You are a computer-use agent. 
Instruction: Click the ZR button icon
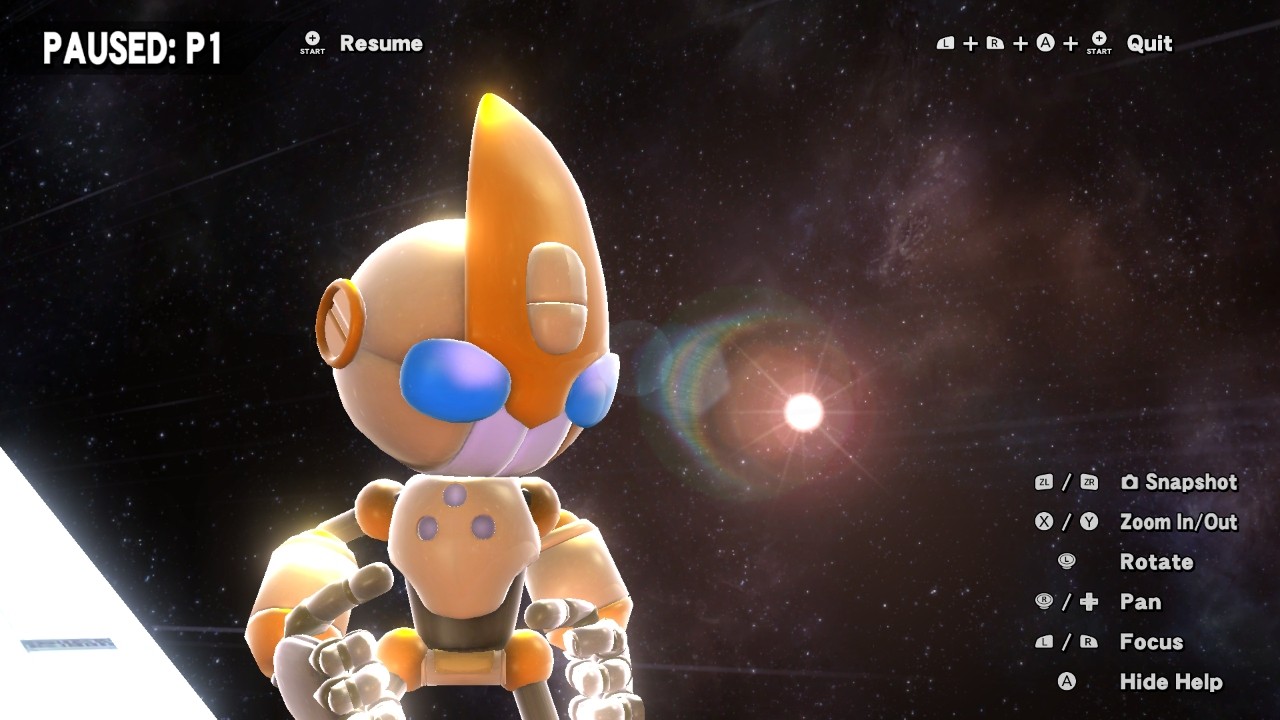(1090, 481)
